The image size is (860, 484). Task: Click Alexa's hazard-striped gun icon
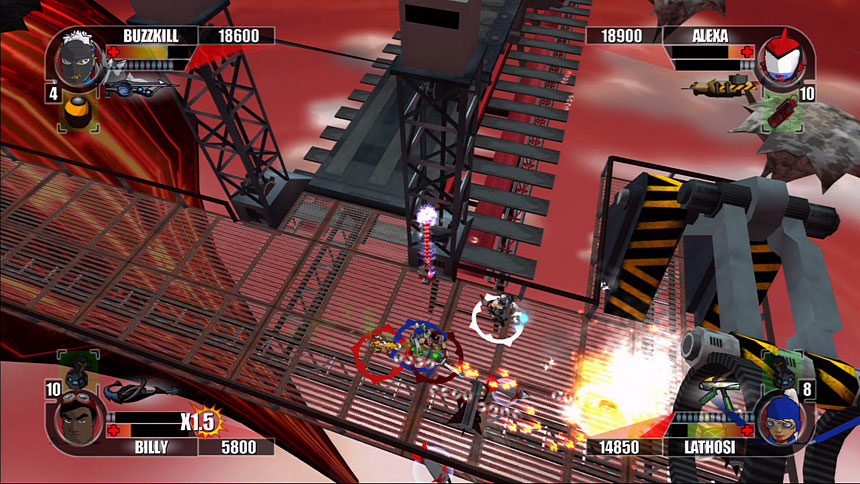718,87
